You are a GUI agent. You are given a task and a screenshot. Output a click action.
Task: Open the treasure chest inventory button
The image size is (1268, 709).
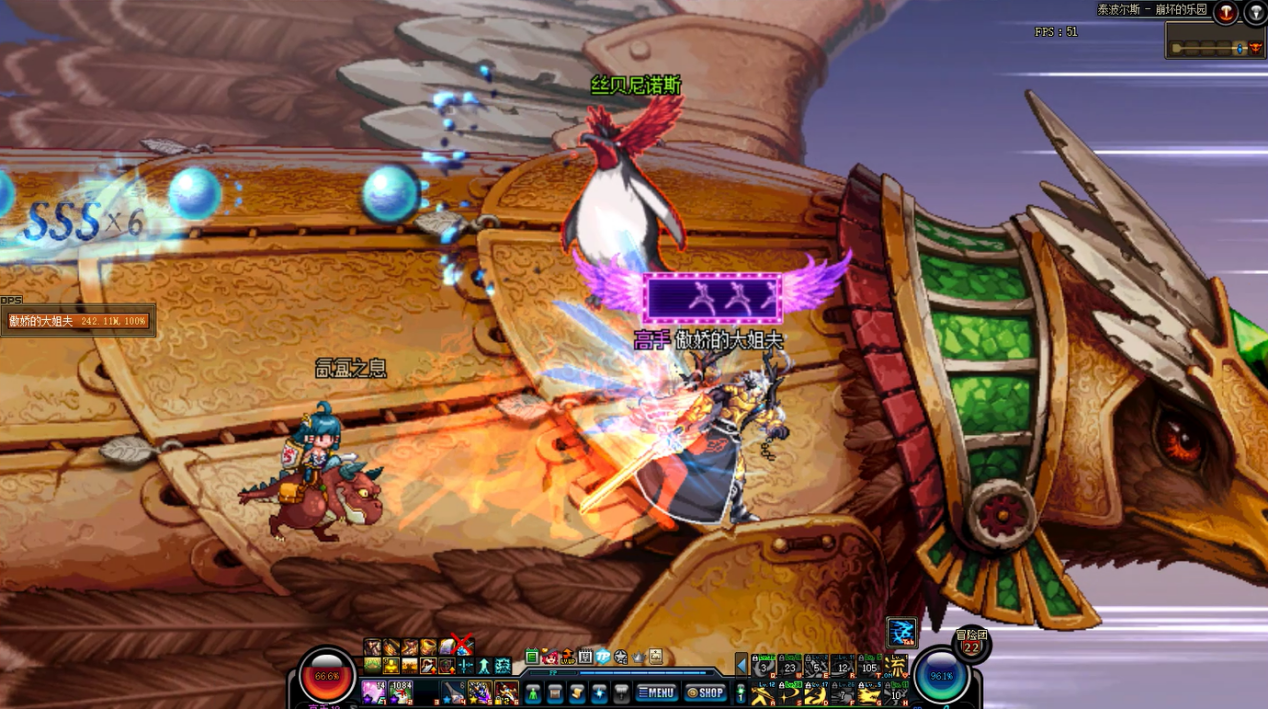pyautogui.click(x=555, y=692)
